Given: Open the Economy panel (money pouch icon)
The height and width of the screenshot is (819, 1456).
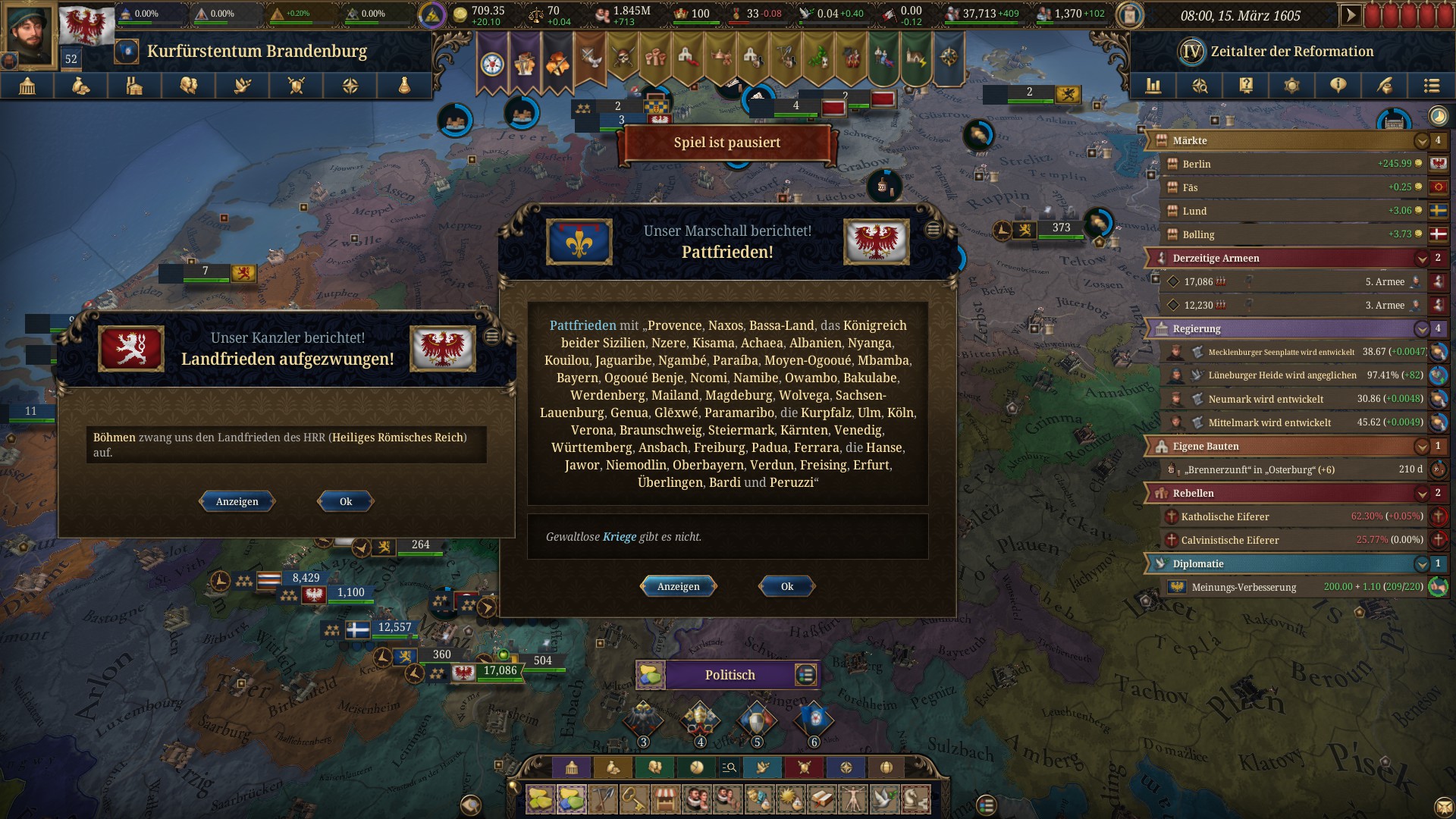Looking at the screenshot, I should (81, 86).
